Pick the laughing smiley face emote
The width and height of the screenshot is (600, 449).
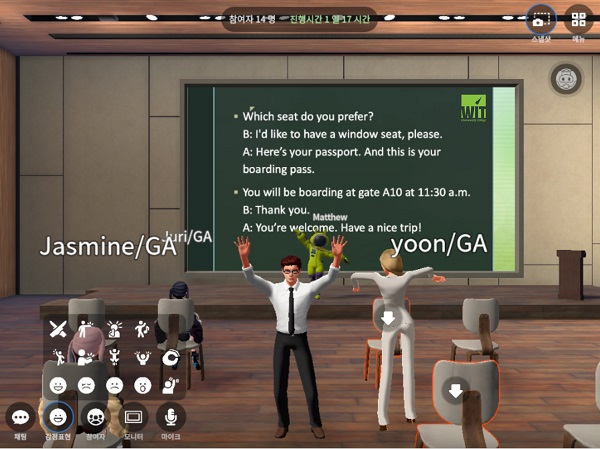[58, 384]
